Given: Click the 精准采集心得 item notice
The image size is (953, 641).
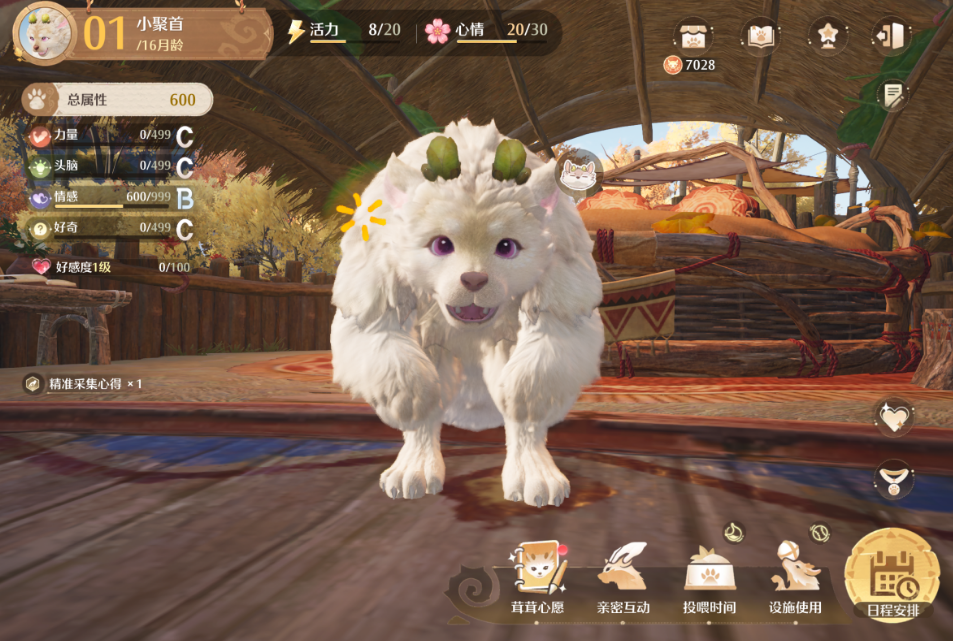Looking at the screenshot, I should (83, 384).
